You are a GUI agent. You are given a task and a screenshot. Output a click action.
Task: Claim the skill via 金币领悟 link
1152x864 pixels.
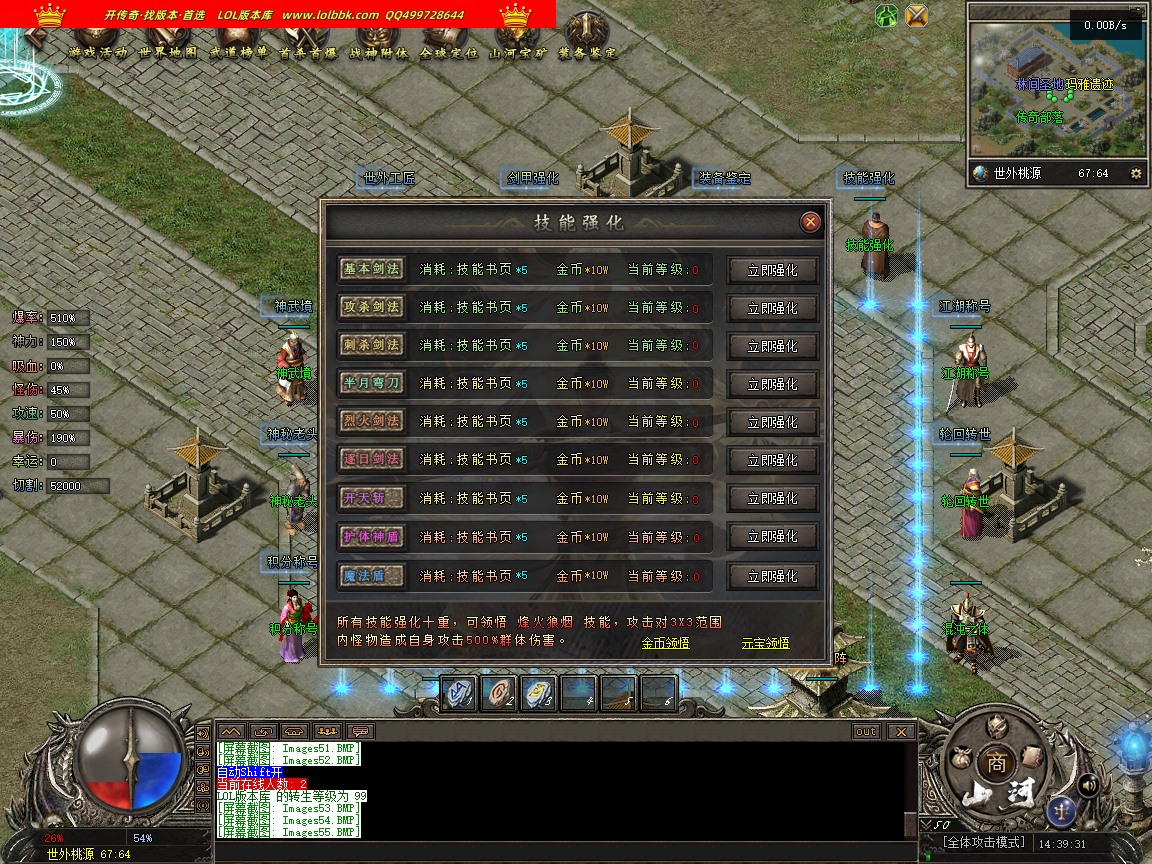(x=665, y=643)
